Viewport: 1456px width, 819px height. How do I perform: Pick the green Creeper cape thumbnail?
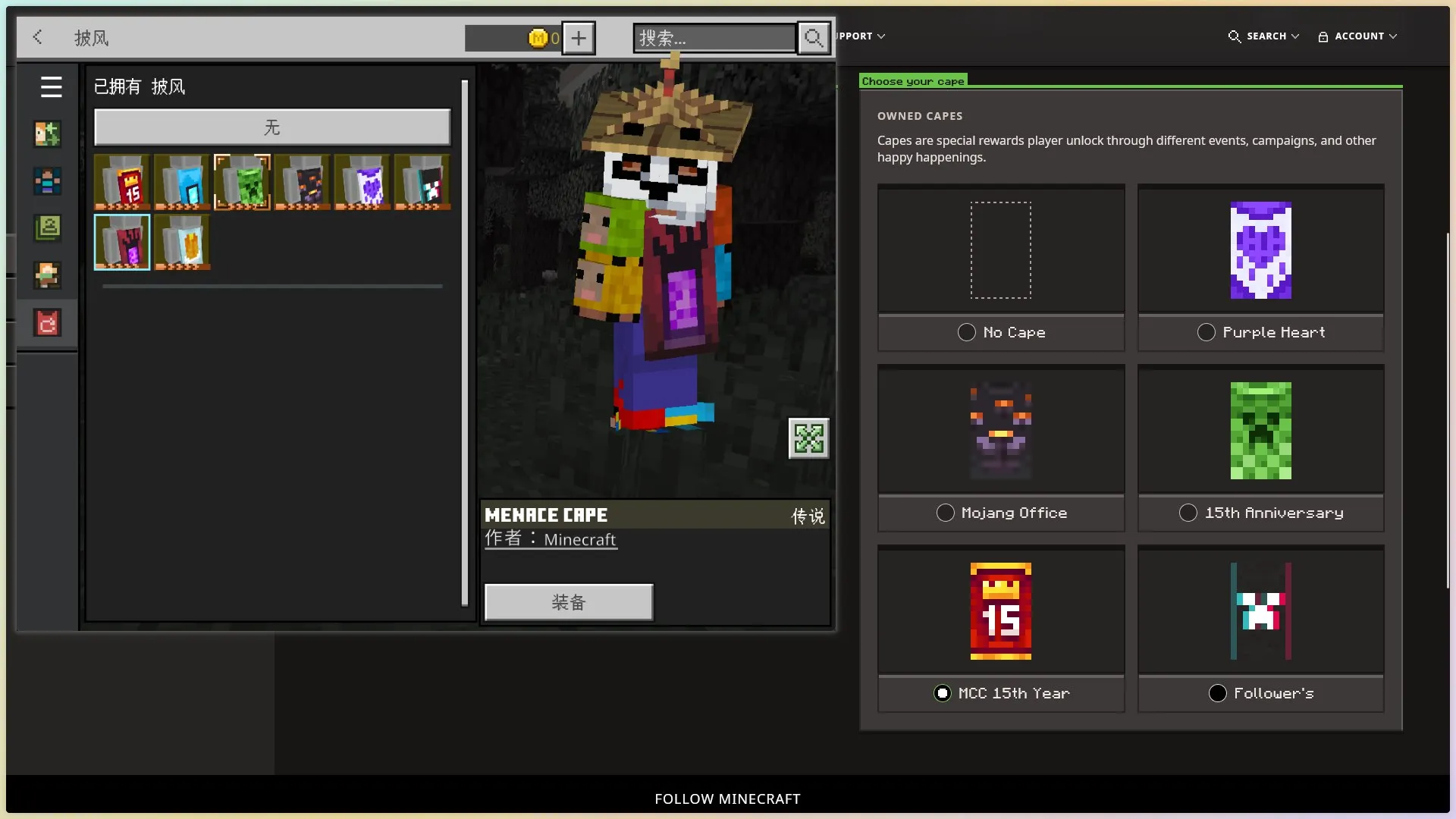pos(242,182)
